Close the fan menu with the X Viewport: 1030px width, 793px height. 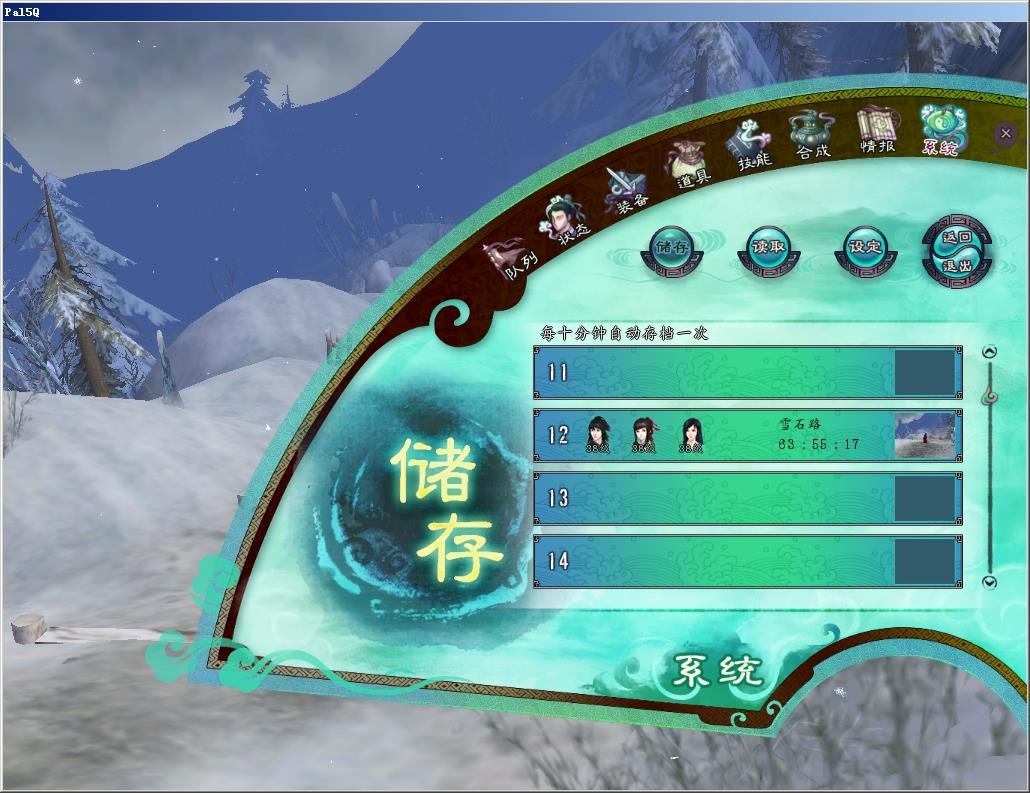(1005, 133)
